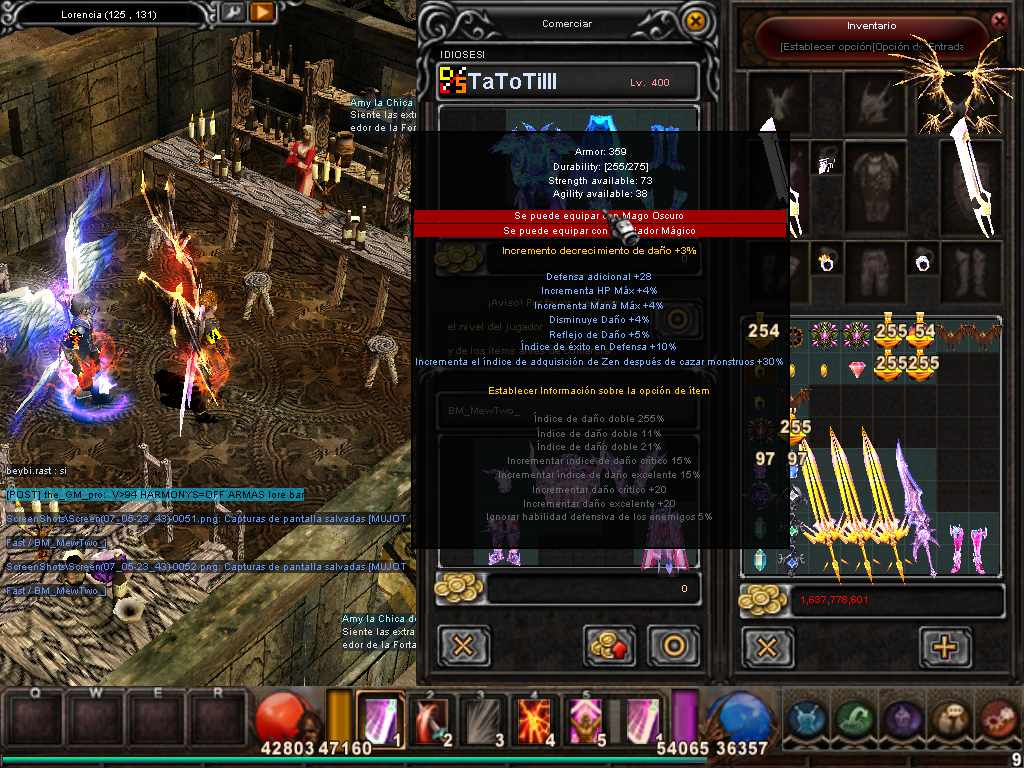Image resolution: width=1024 pixels, height=768 pixels.
Task: Click the orange play arrow beside Lorencia
Action: [x=262, y=13]
